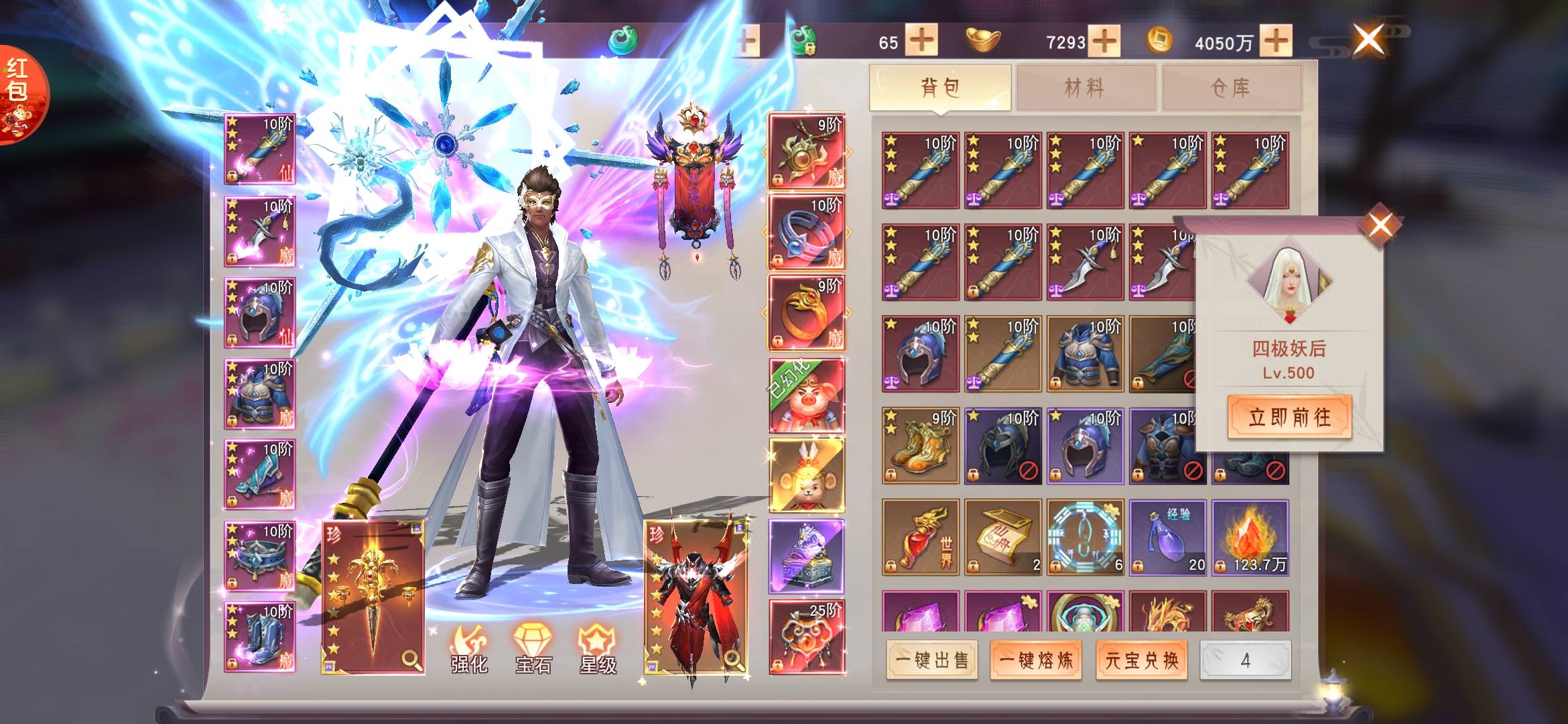
Task: Open the 元宝兑换 exchange button
Action: coord(1142,660)
